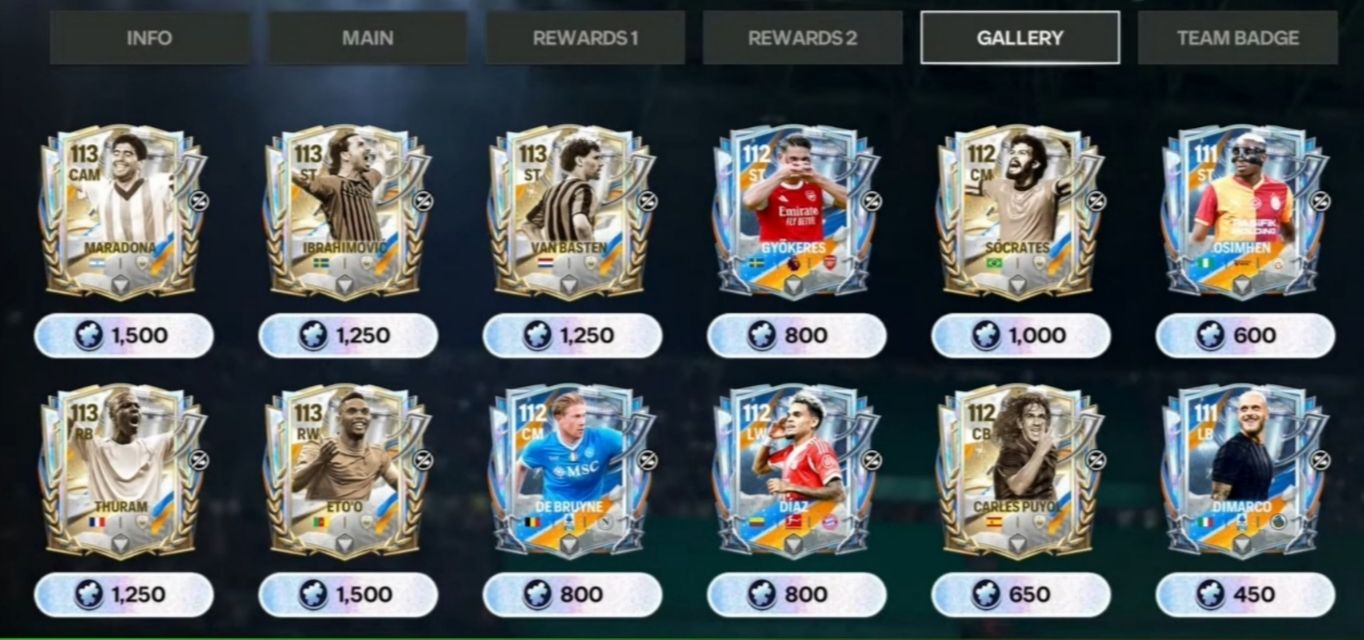Go to the Rewards 2 tab

(802, 38)
